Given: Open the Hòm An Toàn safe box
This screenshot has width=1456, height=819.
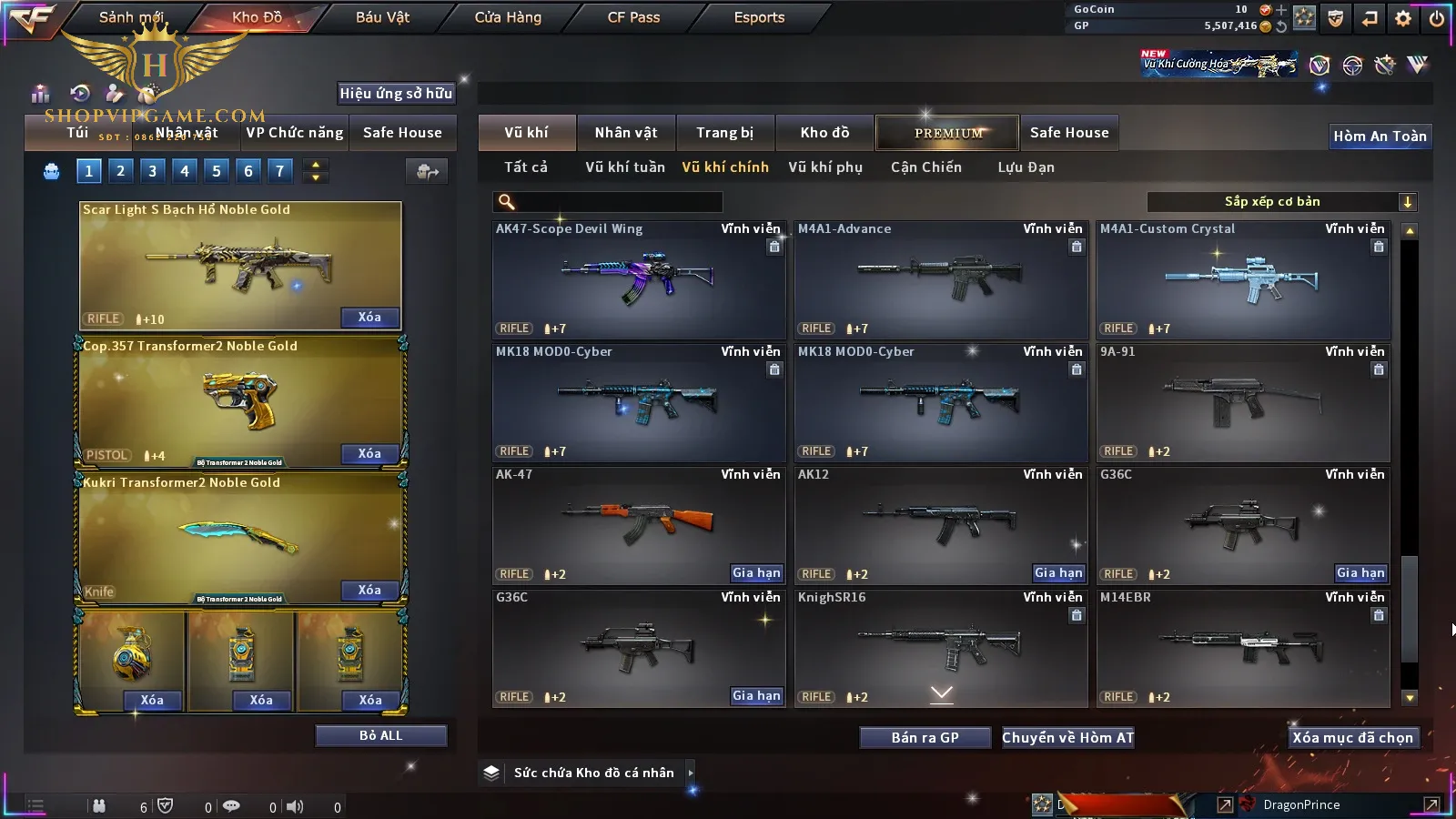Looking at the screenshot, I should pyautogui.click(x=1380, y=136).
